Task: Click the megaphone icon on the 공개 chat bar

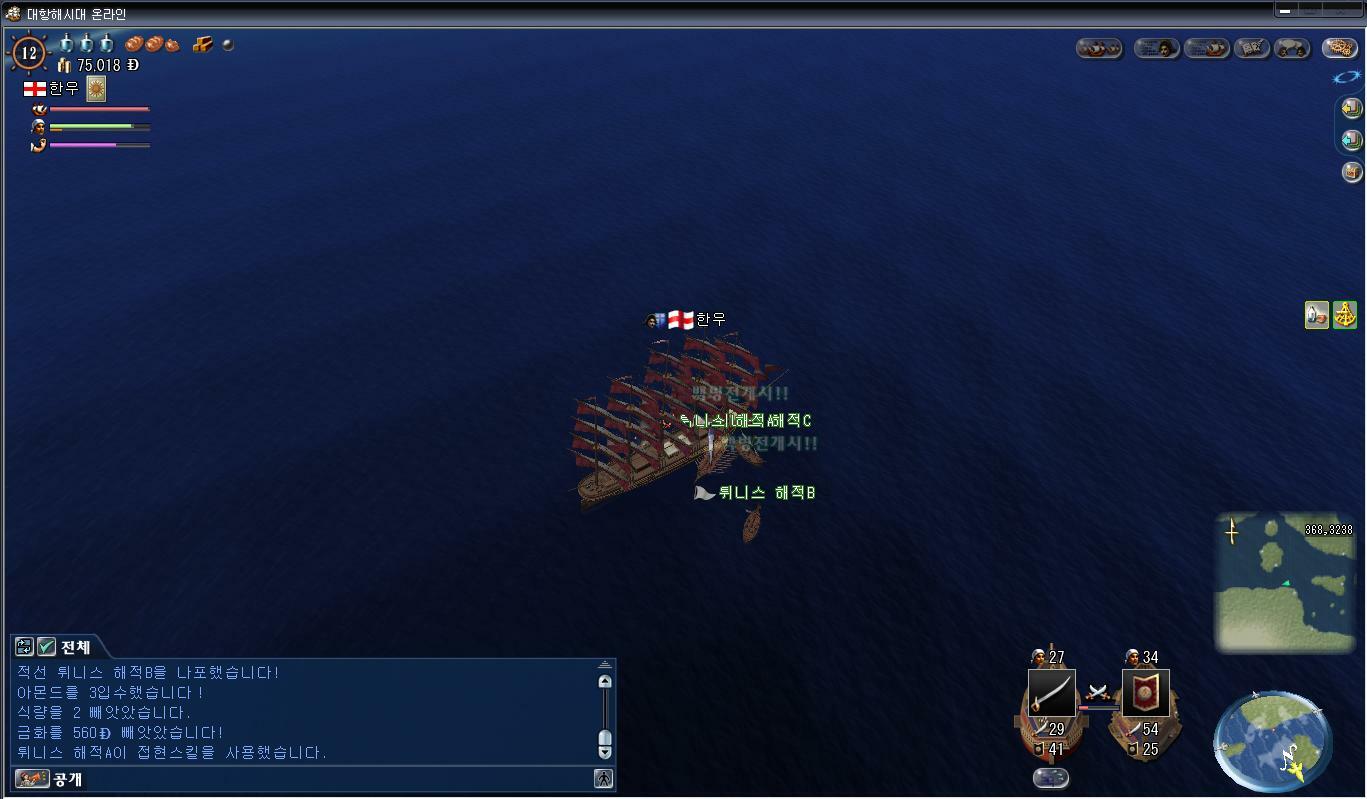Action: 31,780
